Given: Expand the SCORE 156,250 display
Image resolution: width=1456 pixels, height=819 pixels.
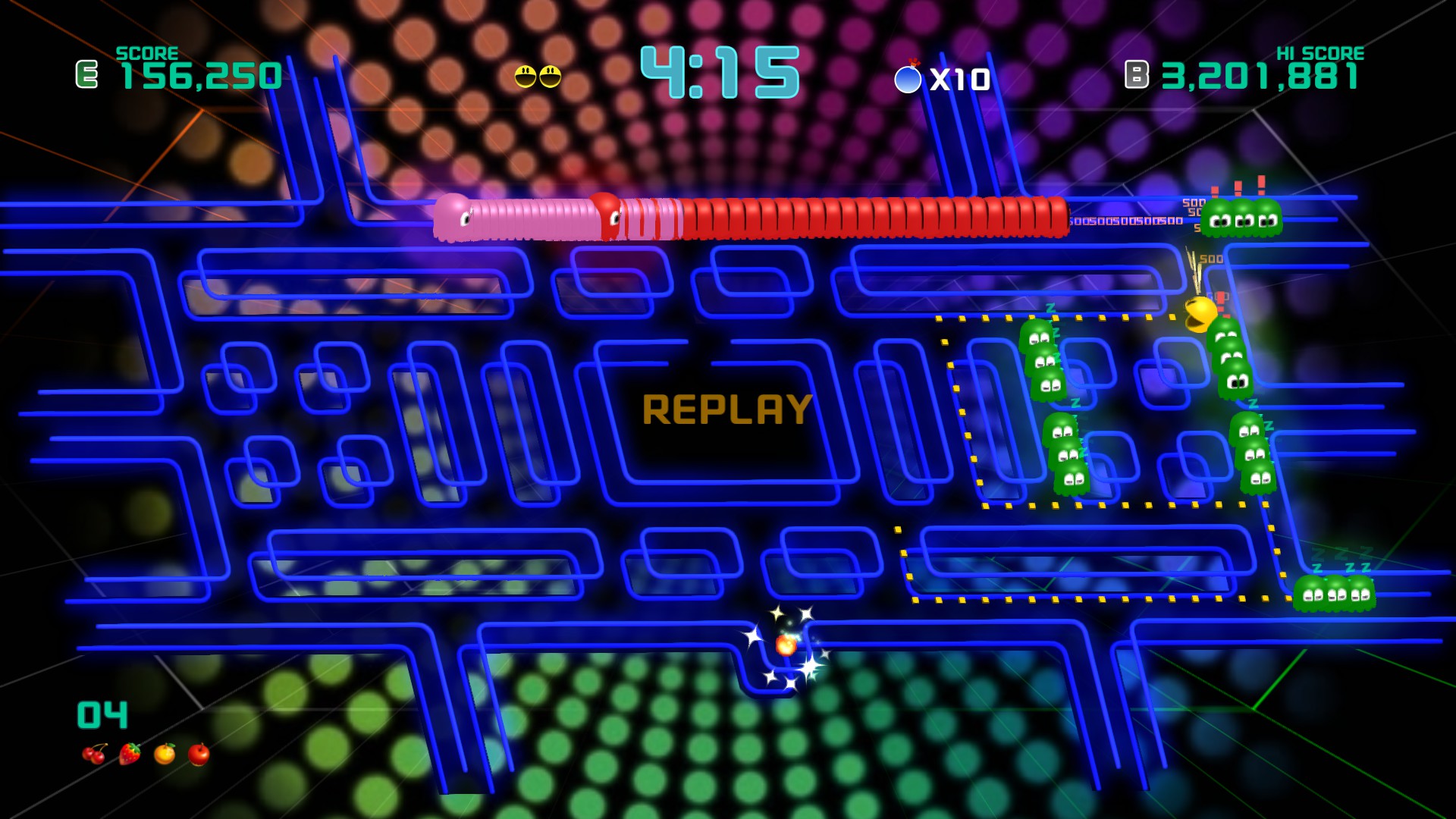Looking at the screenshot, I should click(x=201, y=76).
